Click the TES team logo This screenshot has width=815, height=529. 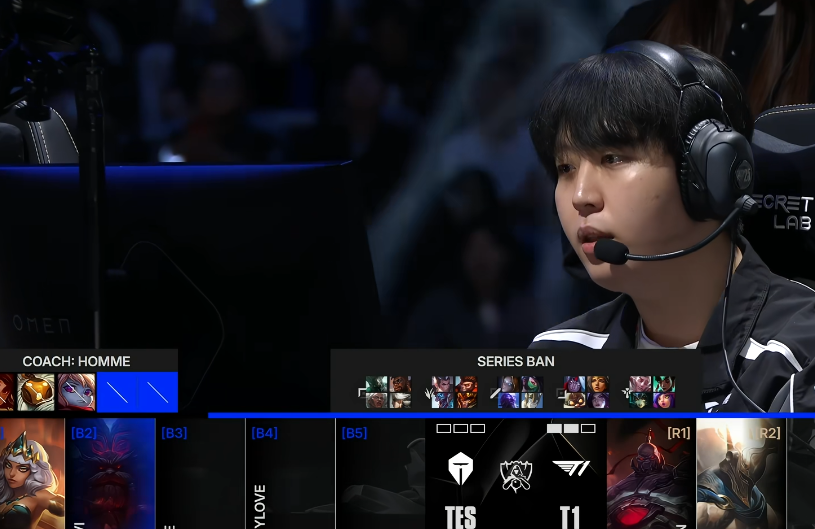click(461, 468)
